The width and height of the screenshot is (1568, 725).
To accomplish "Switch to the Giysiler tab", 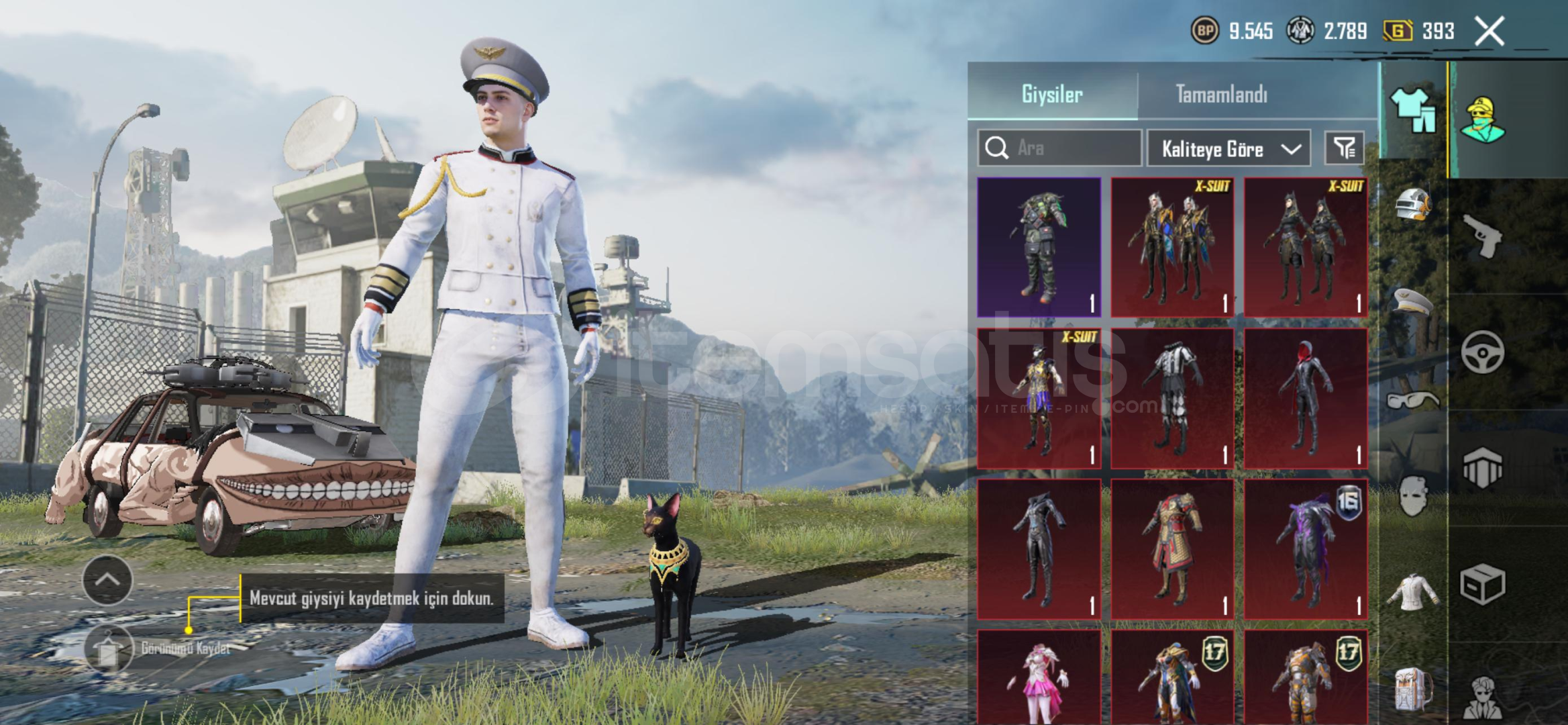I will [x=1051, y=94].
